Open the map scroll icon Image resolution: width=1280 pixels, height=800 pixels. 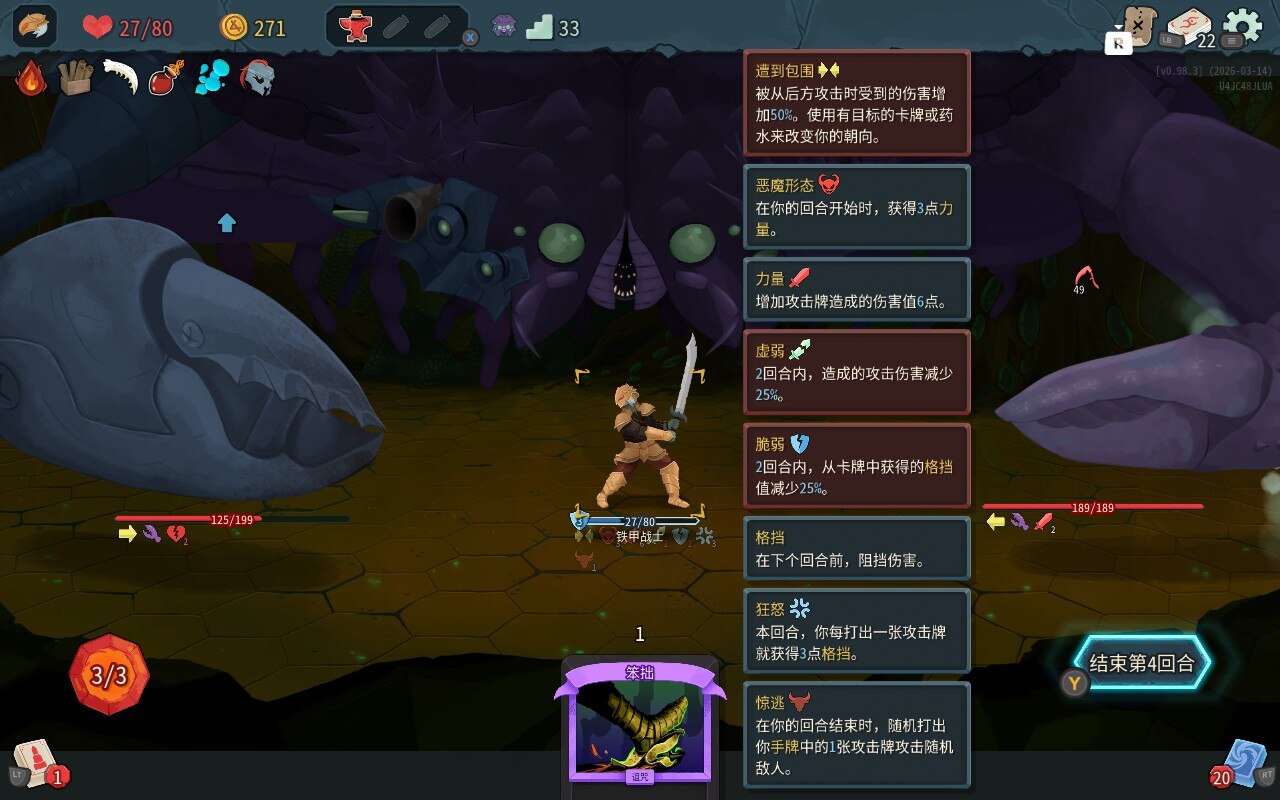[1137, 26]
